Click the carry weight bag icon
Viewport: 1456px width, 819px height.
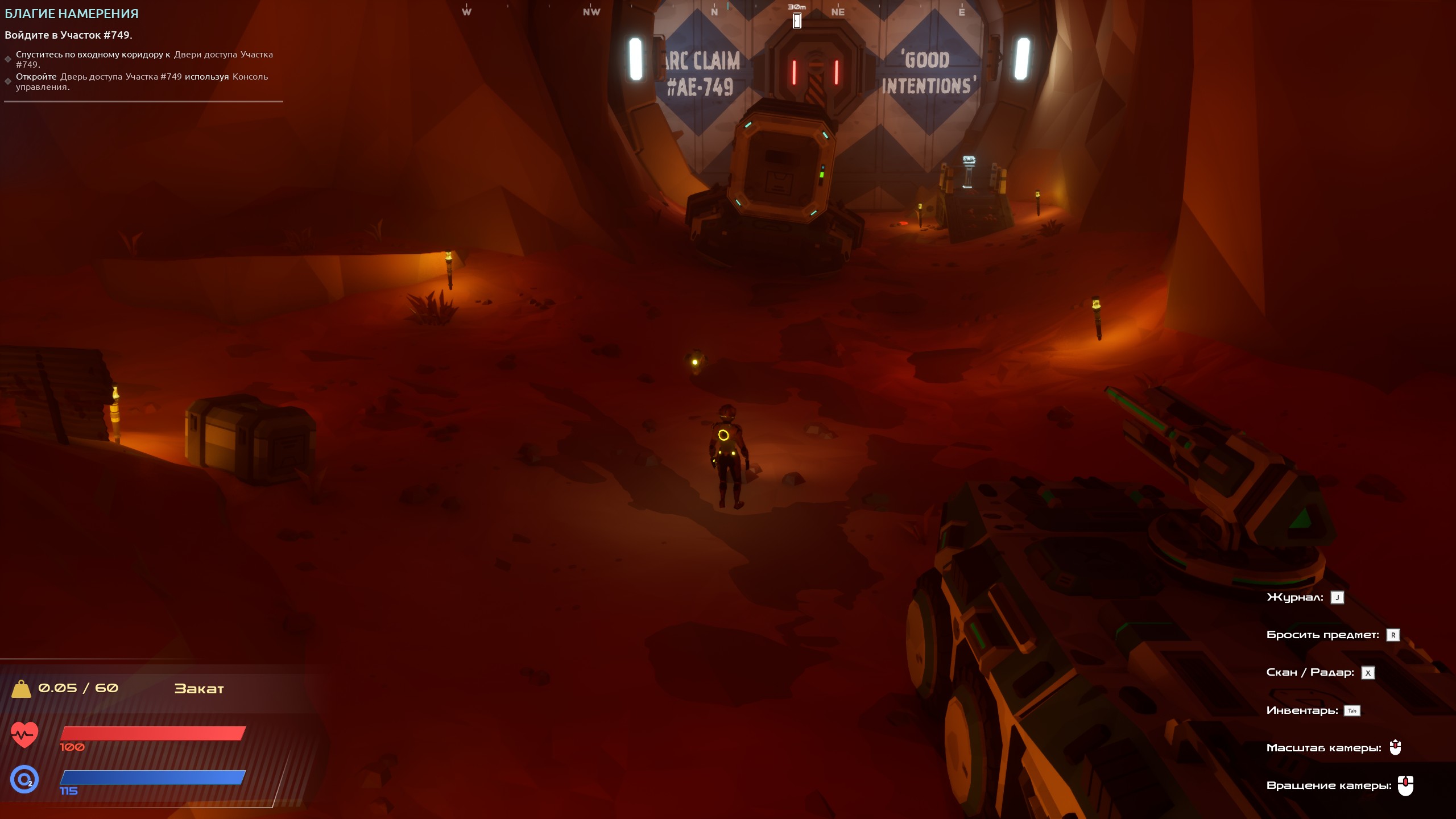click(x=22, y=689)
